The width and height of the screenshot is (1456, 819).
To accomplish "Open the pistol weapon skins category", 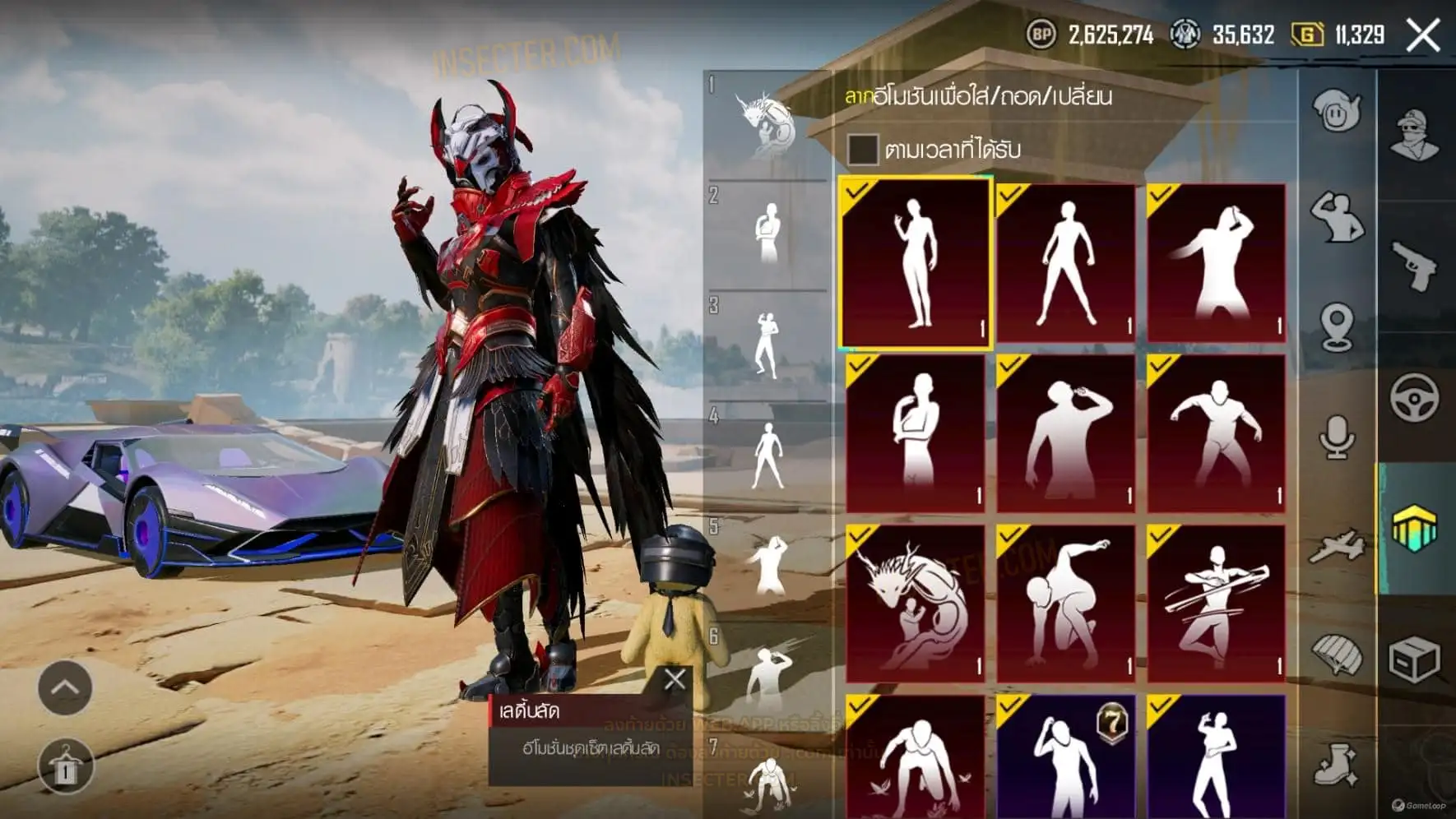I will (1415, 266).
